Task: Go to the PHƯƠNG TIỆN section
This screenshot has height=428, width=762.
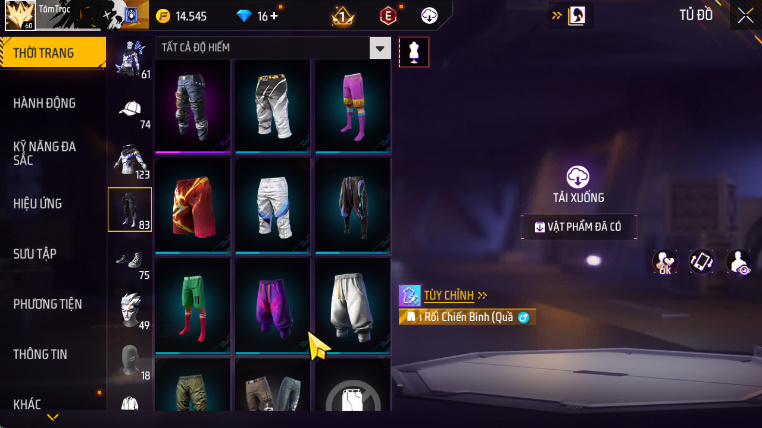Action: coord(48,303)
